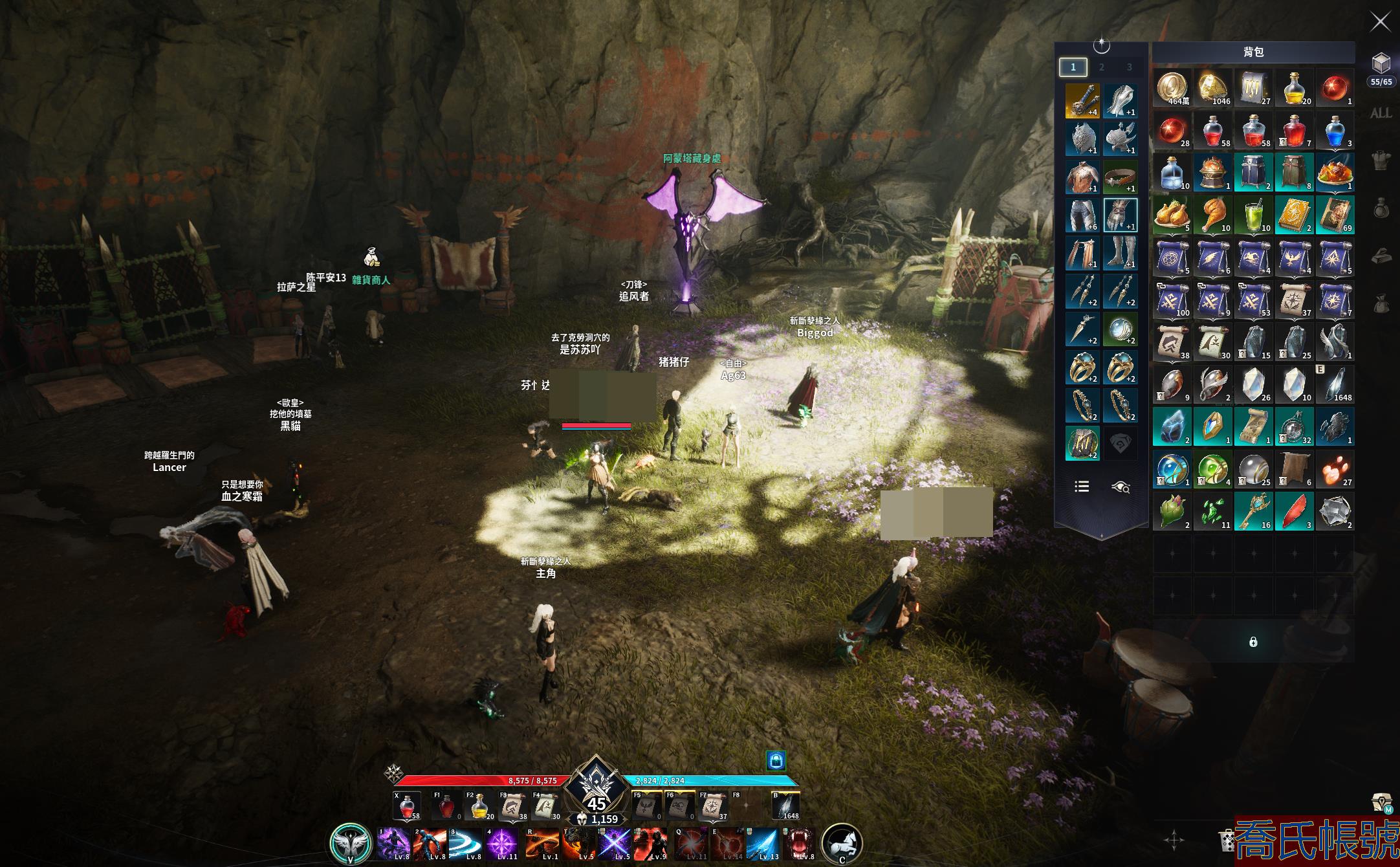This screenshot has width=1400, height=867.
Task: Select the equipped gauntlets slot
Action: point(1121,215)
